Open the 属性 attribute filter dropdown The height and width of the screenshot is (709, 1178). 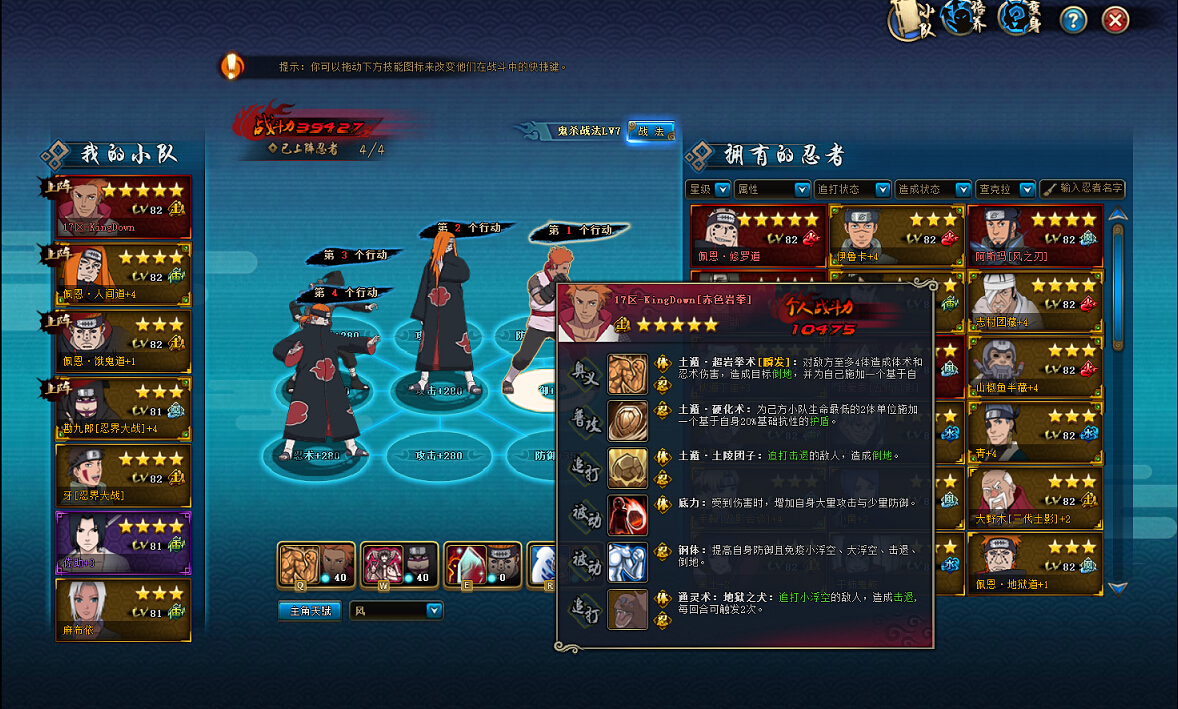click(772, 189)
